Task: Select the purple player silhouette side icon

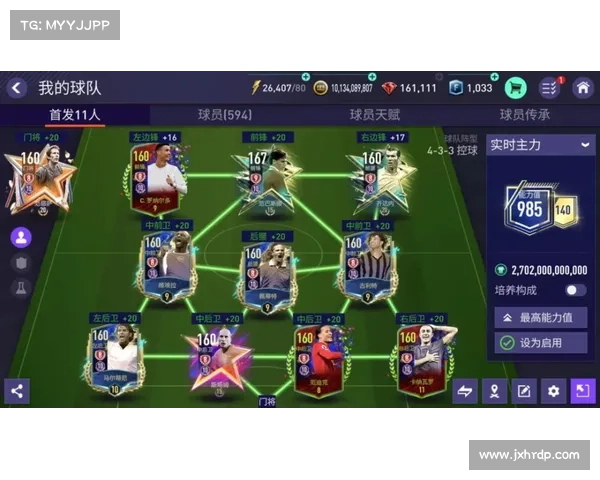Action: click(20, 238)
